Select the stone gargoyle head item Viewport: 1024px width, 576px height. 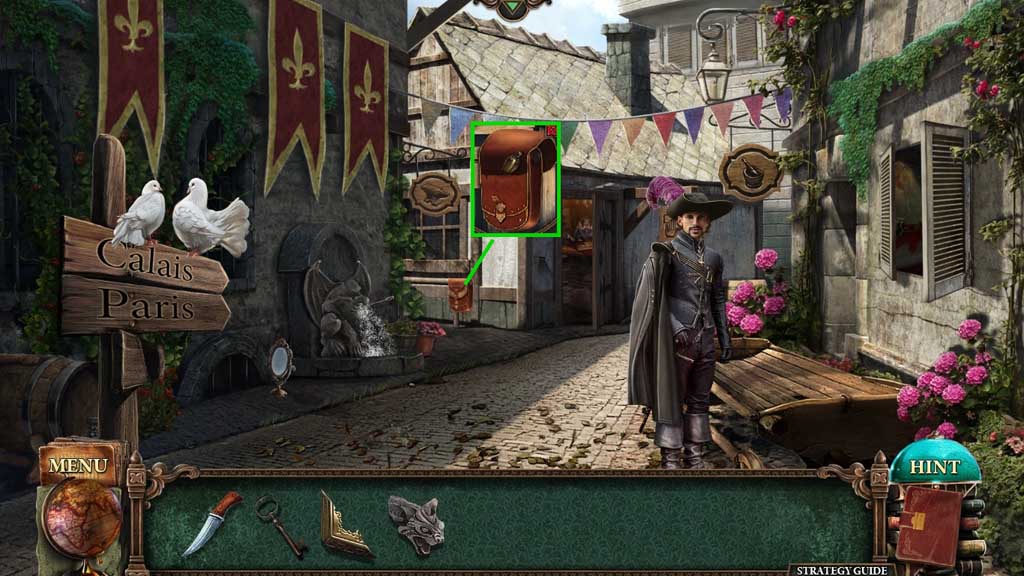(416, 523)
